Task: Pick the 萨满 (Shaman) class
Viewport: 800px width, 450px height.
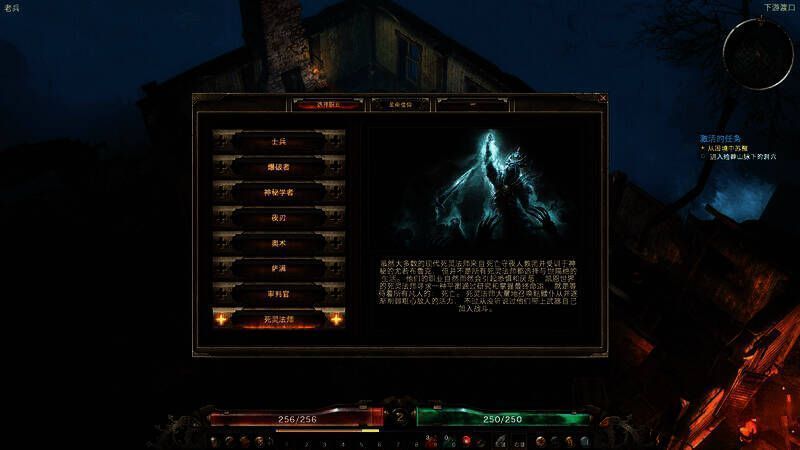Action: click(x=278, y=268)
